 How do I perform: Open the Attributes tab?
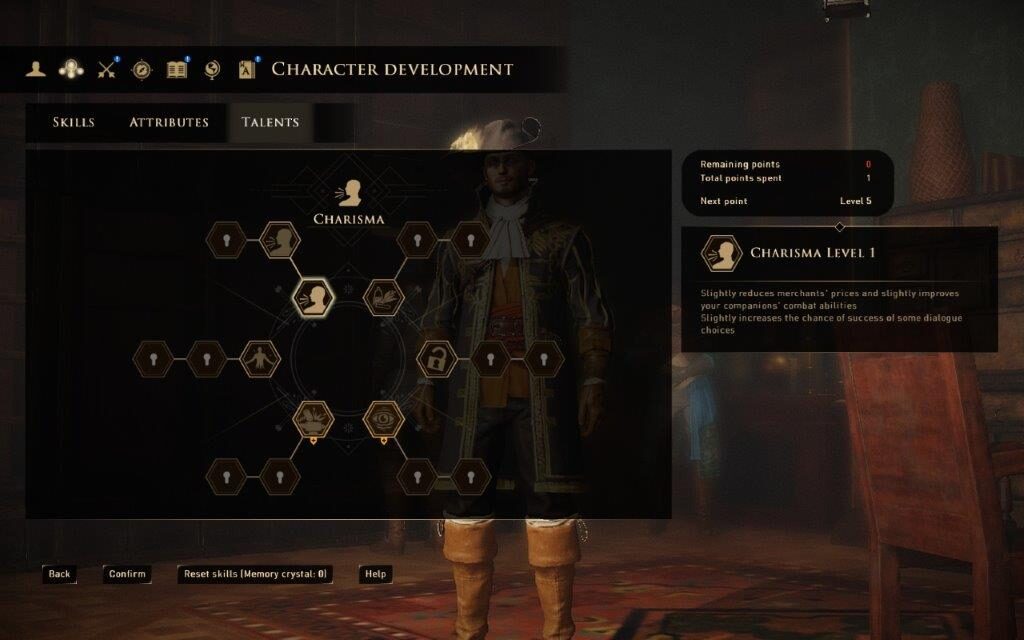(x=169, y=122)
